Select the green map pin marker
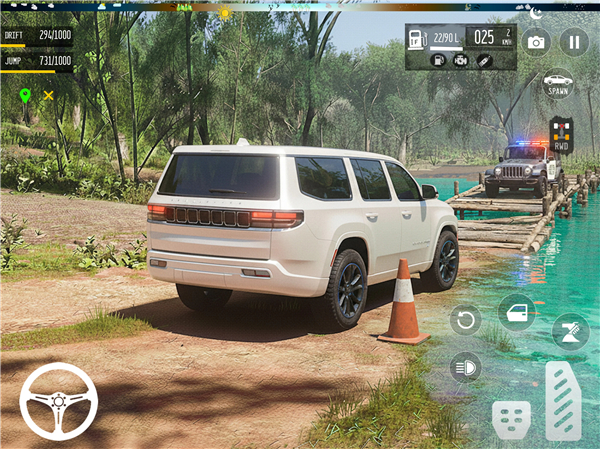This screenshot has width=600, height=449. [25, 95]
